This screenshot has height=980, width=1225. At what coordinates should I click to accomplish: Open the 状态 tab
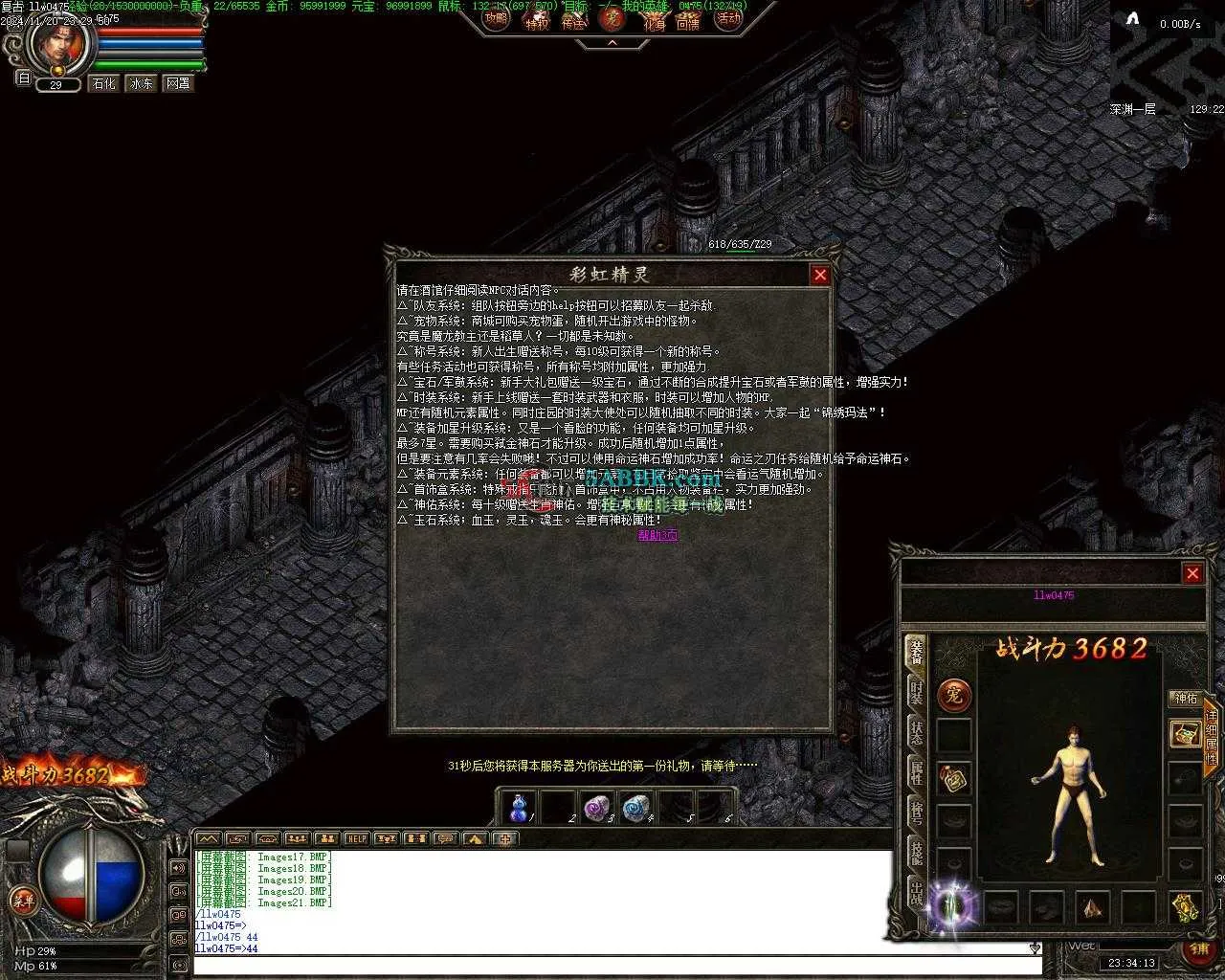point(916,732)
